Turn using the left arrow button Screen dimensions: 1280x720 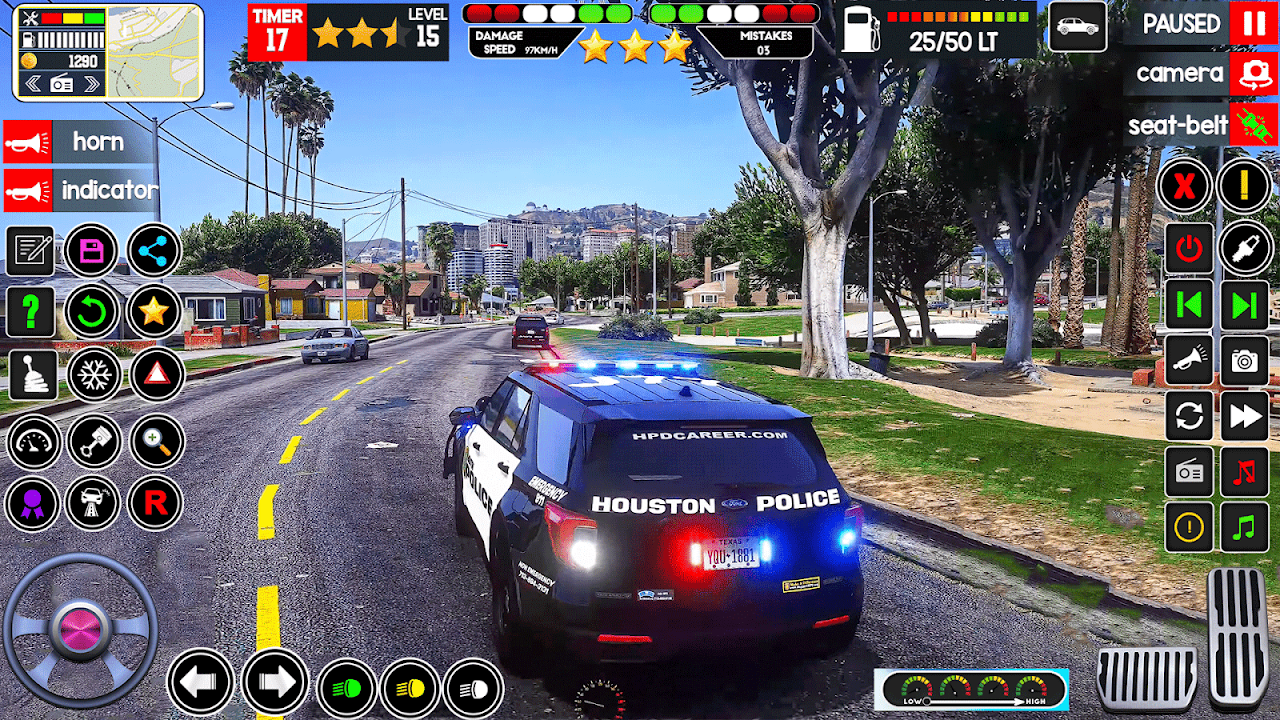pos(200,683)
